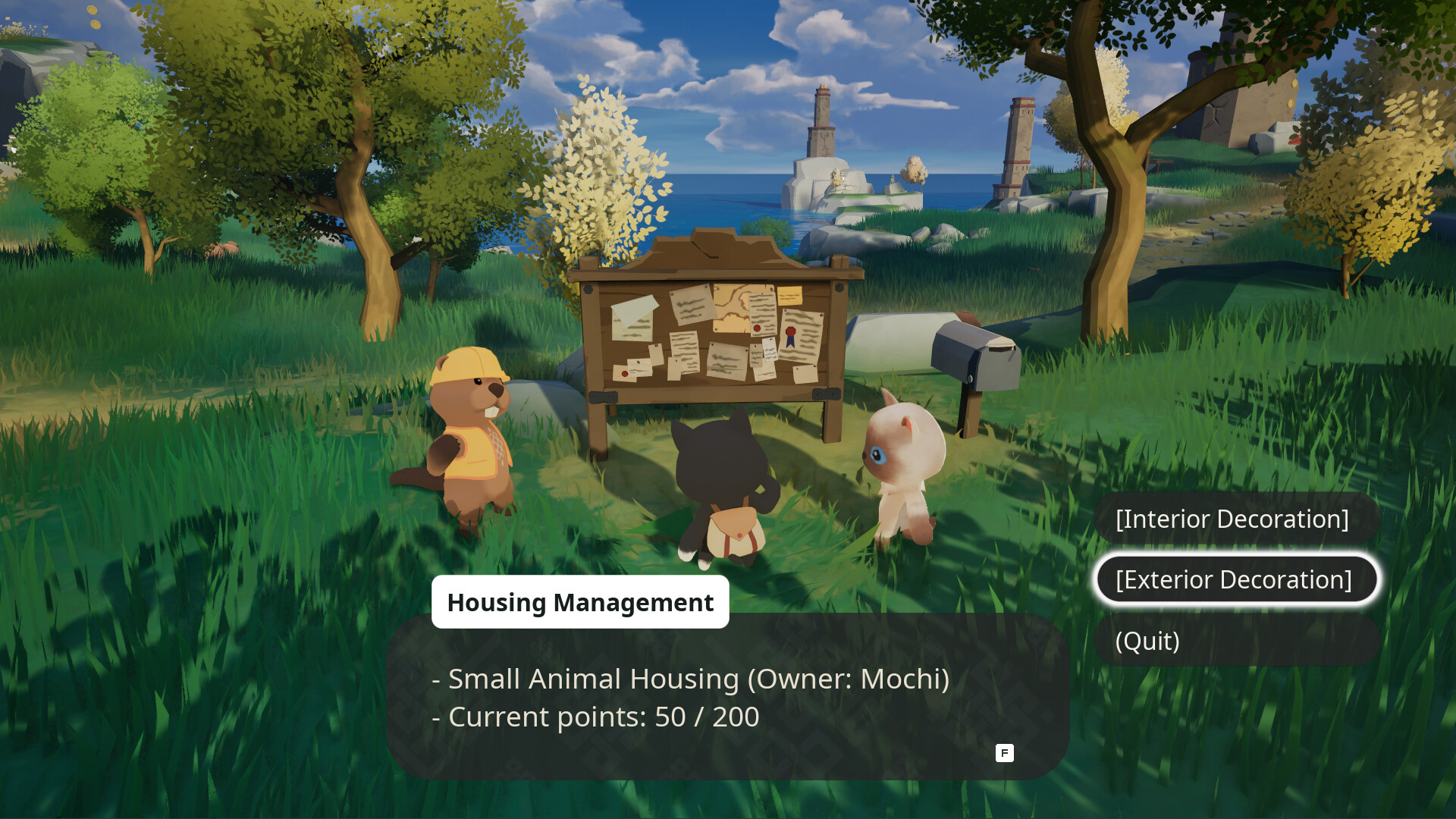Viewport: 1456px width, 819px height.
Task: Select the Exterior Decoration option
Action: [1235, 580]
